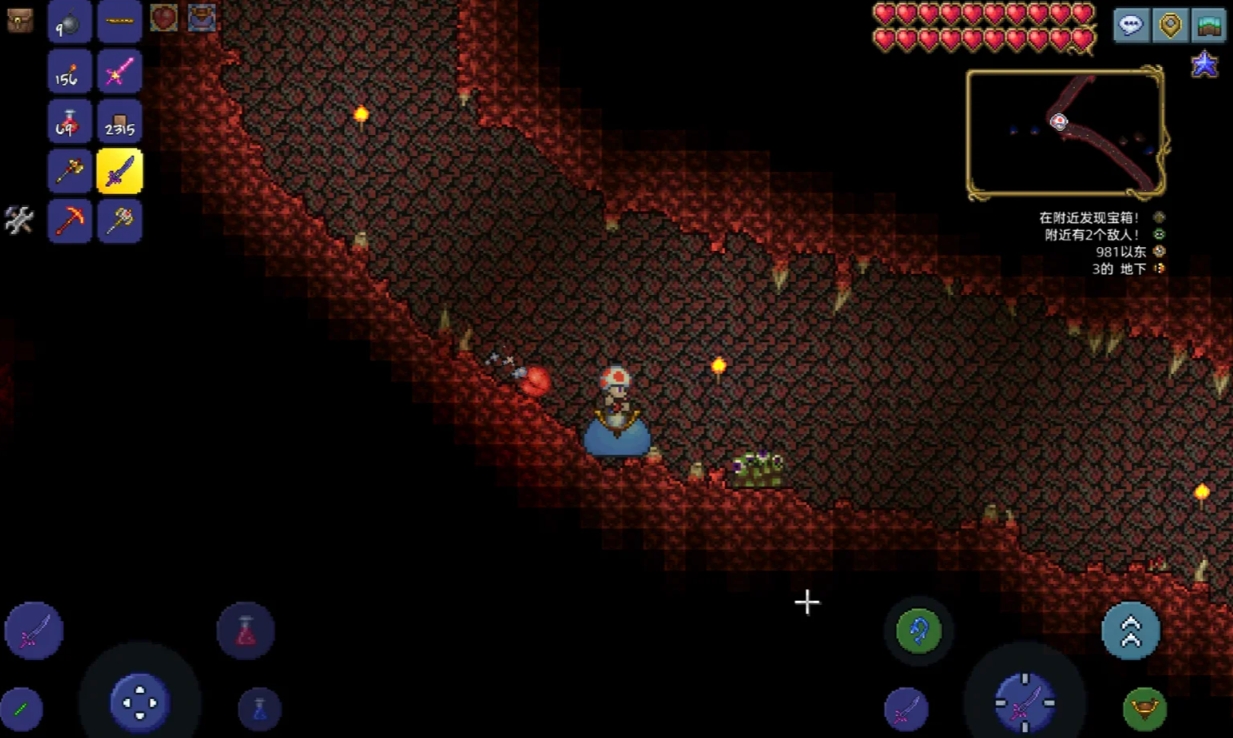Open the crafting wrench and hammer menu
The width and height of the screenshot is (1233, 738).
(19, 220)
